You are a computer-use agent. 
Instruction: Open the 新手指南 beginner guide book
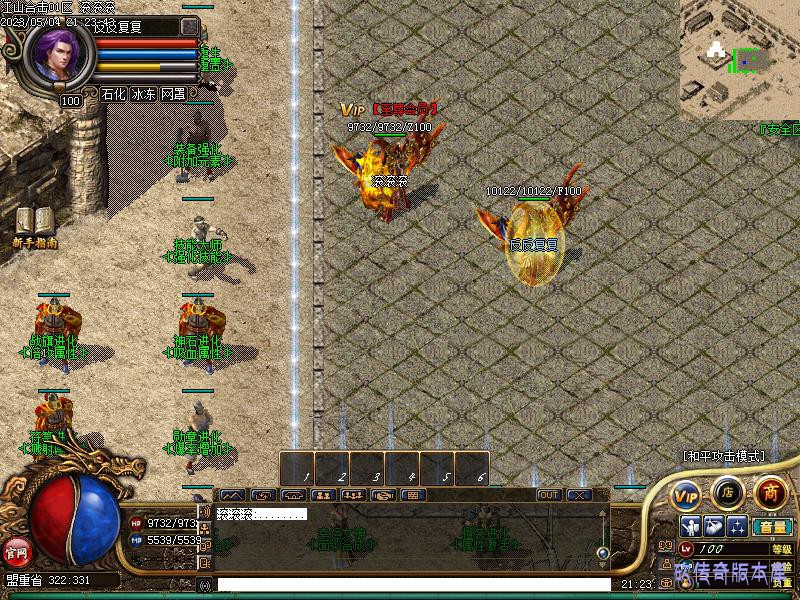tap(35, 226)
